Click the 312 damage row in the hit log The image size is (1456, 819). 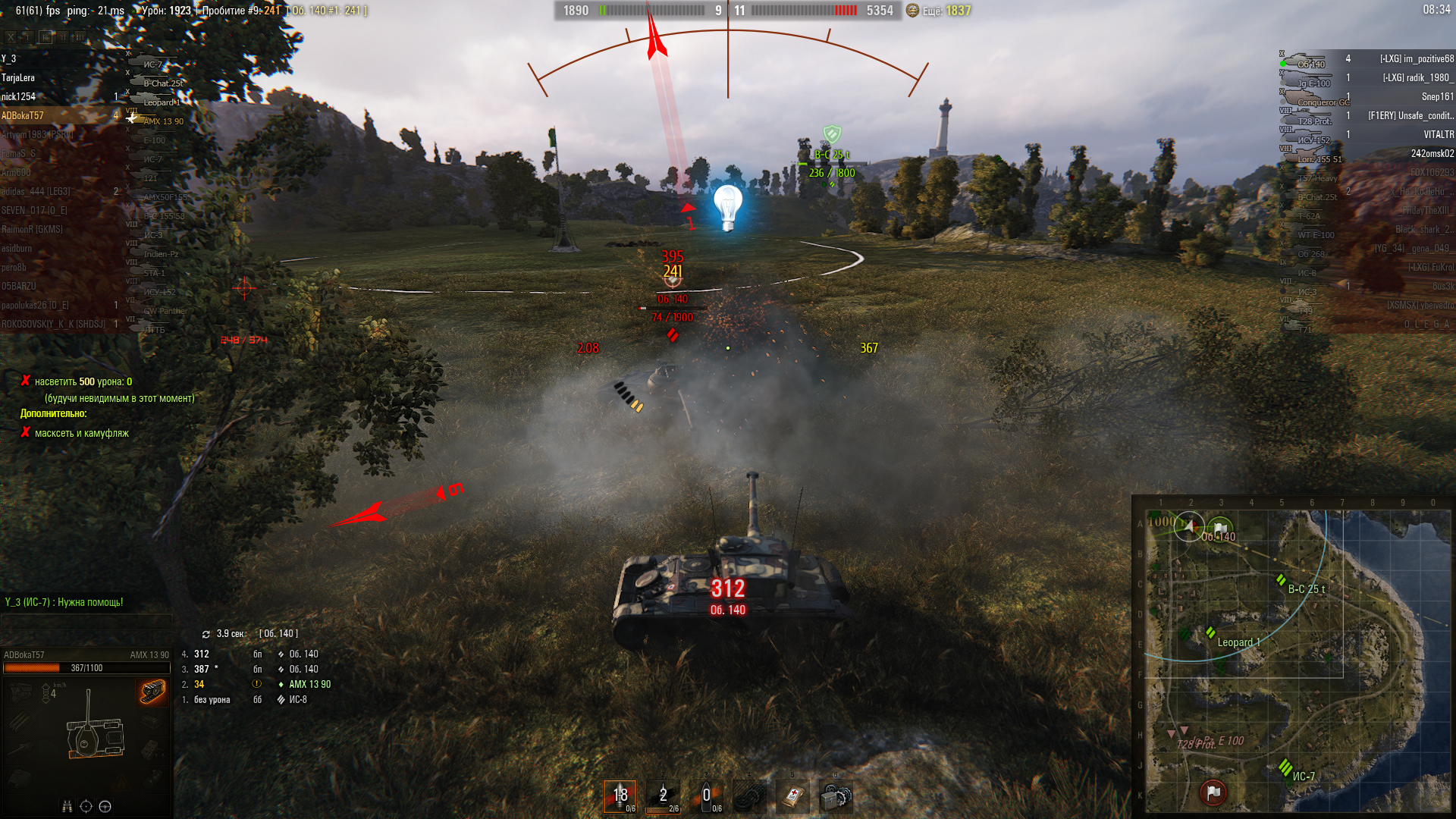pos(250,654)
